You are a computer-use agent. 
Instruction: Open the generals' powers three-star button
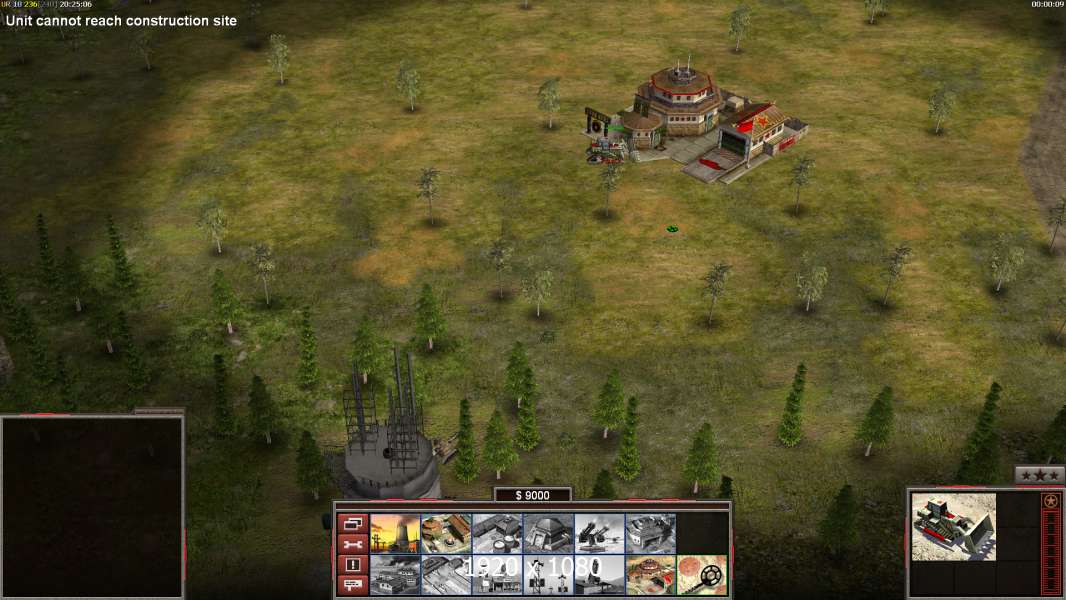[1039, 476]
